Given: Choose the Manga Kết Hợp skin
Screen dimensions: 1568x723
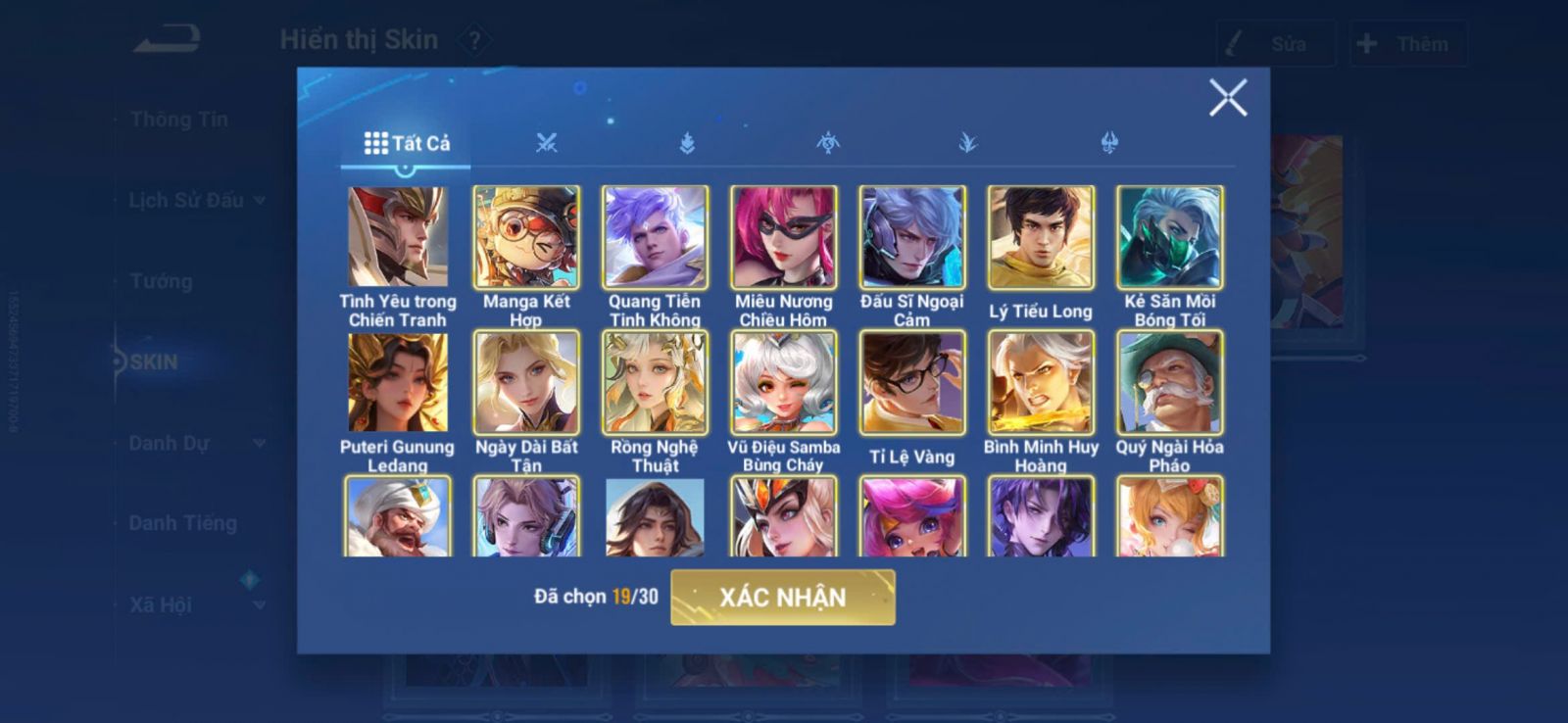Looking at the screenshot, I should [526, 236].
